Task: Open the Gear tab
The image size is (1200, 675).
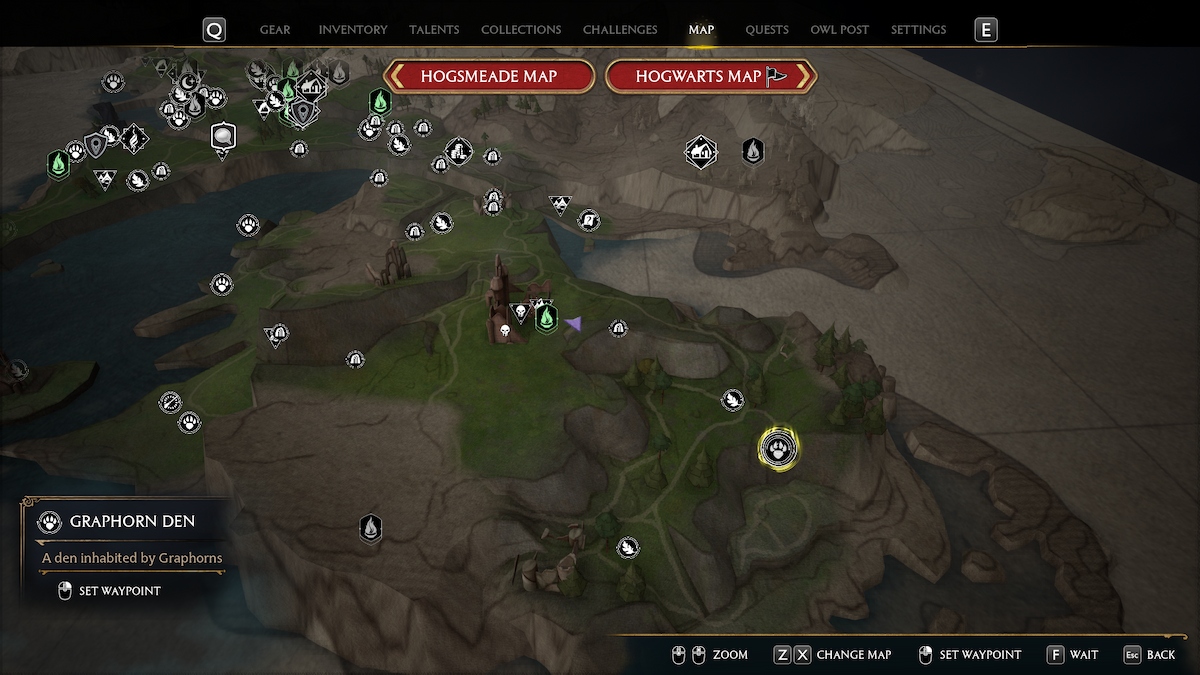Action: [275, 30]
